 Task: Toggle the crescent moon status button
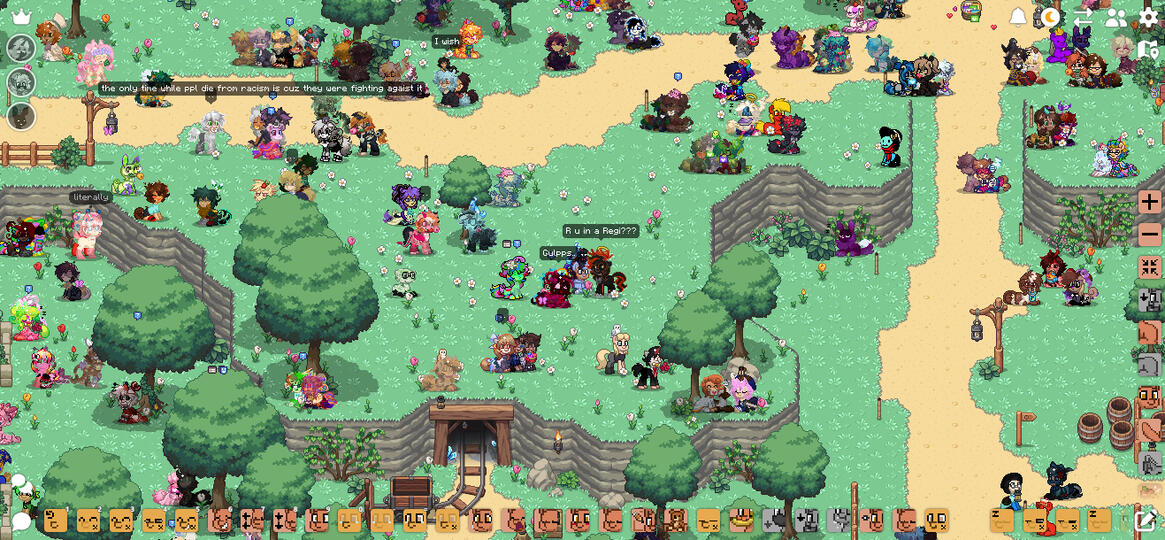pos(1050,17)
